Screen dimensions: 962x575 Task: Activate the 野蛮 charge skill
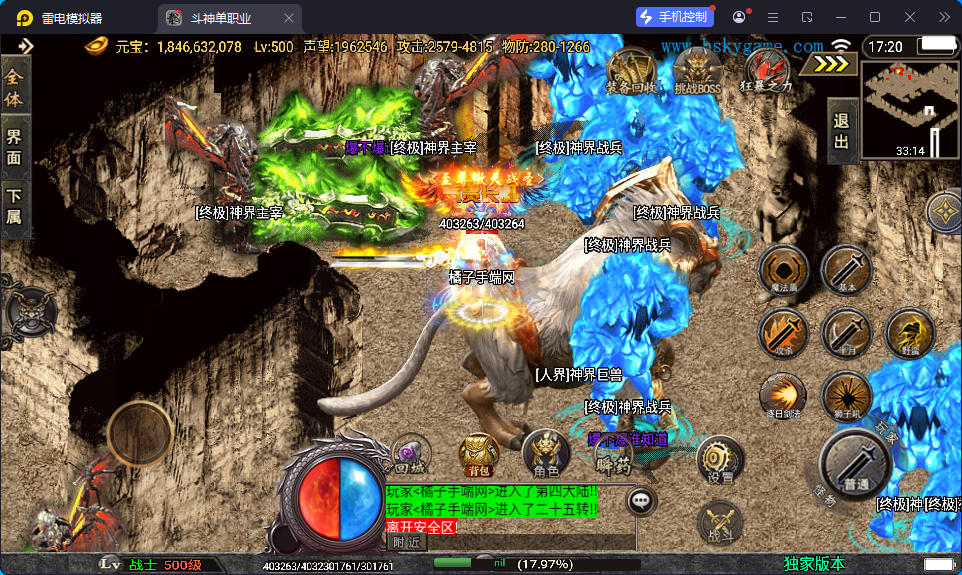tap(910, 333)
